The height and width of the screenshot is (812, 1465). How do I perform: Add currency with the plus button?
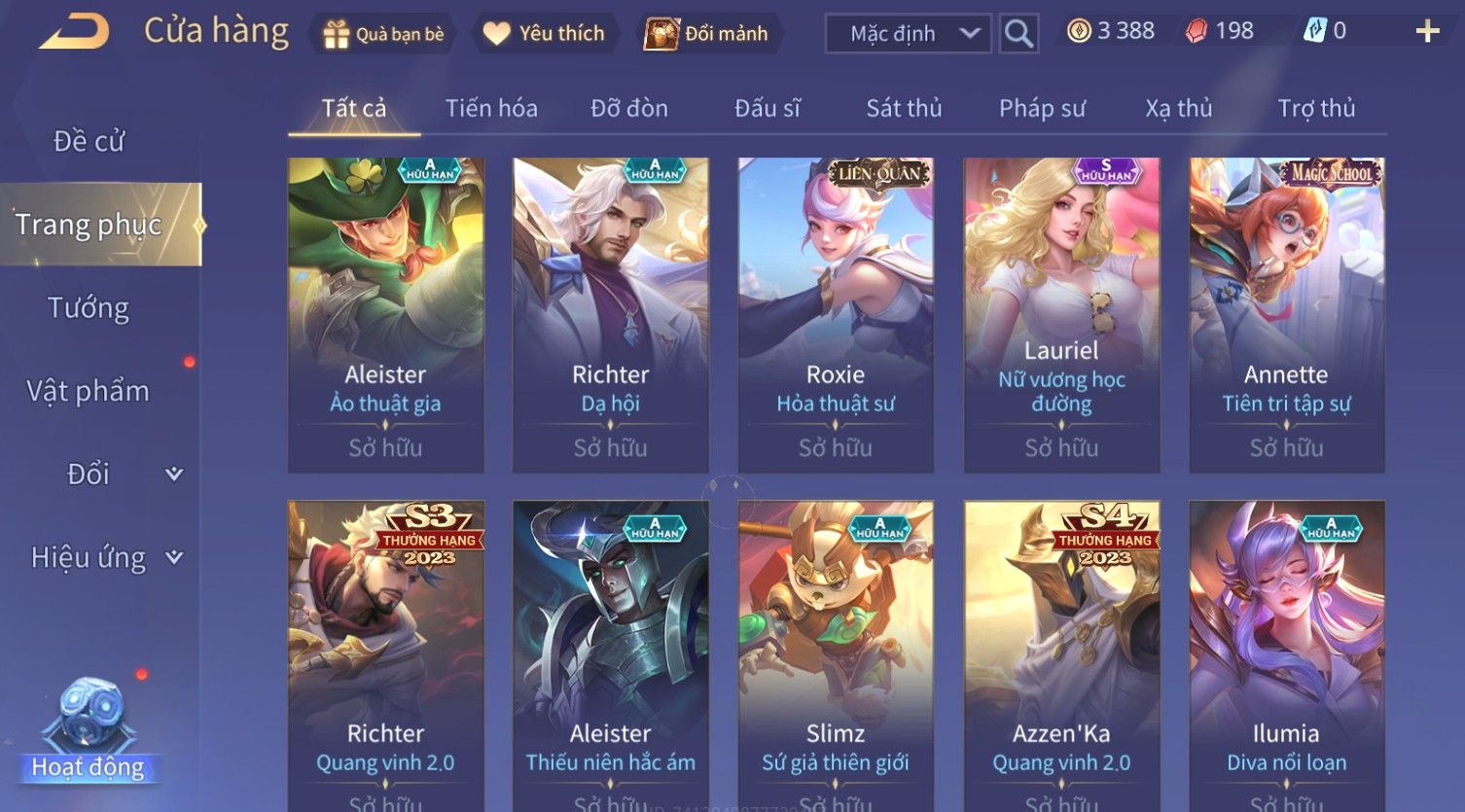[1427, 32]
